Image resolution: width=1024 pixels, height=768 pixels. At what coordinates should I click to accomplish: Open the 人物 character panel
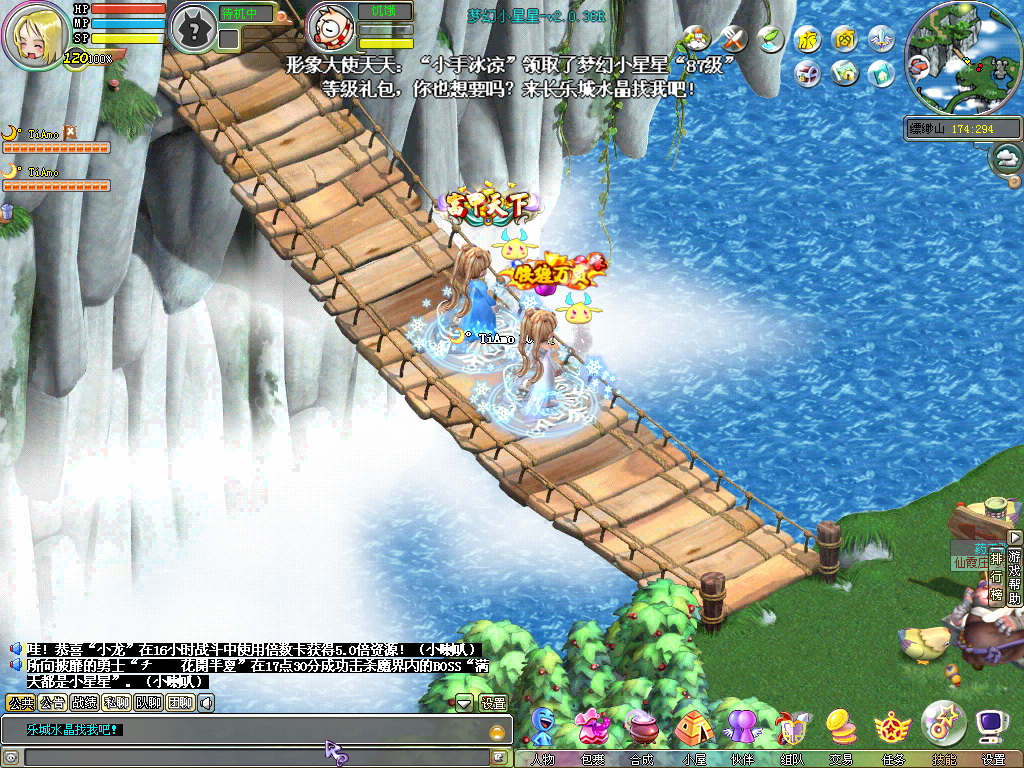pos(544,730)
